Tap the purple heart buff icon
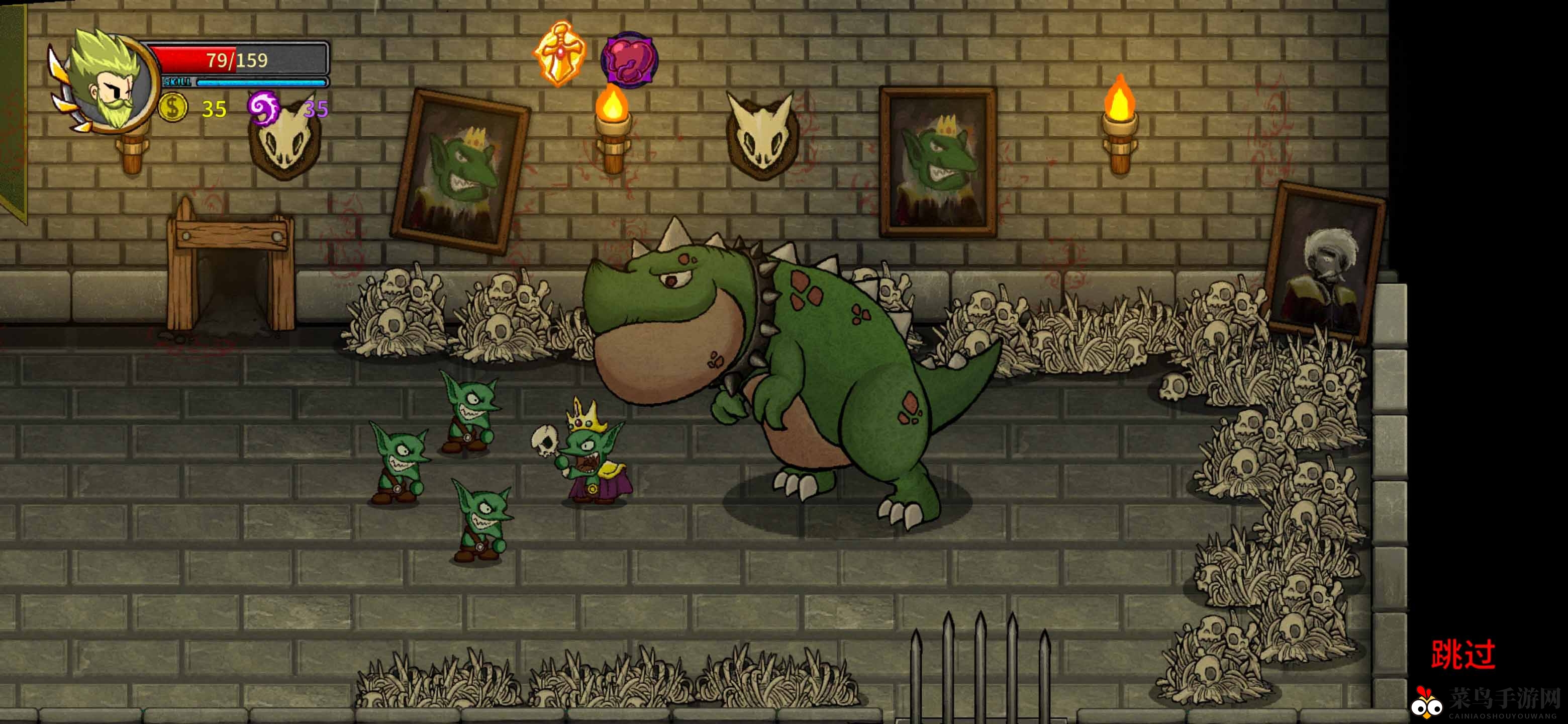The height and width of the screenshot is (724, 1568). [x=629, y=60]
